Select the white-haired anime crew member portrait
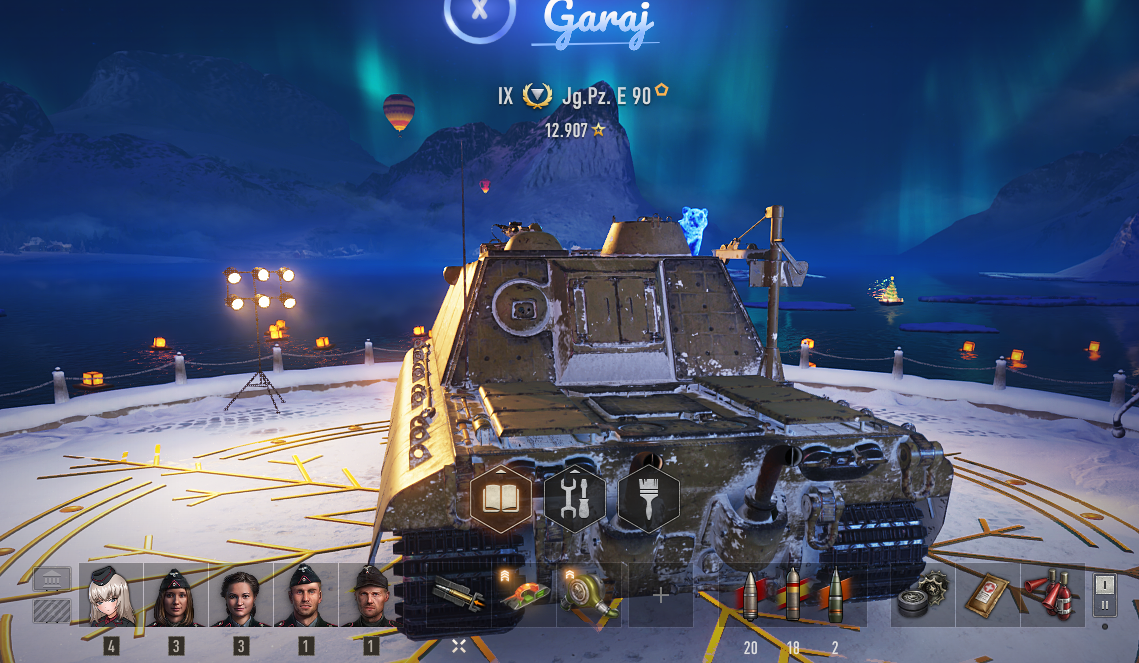The width and height of the screenshot is (1139, 663). click(x=111, y=595)
